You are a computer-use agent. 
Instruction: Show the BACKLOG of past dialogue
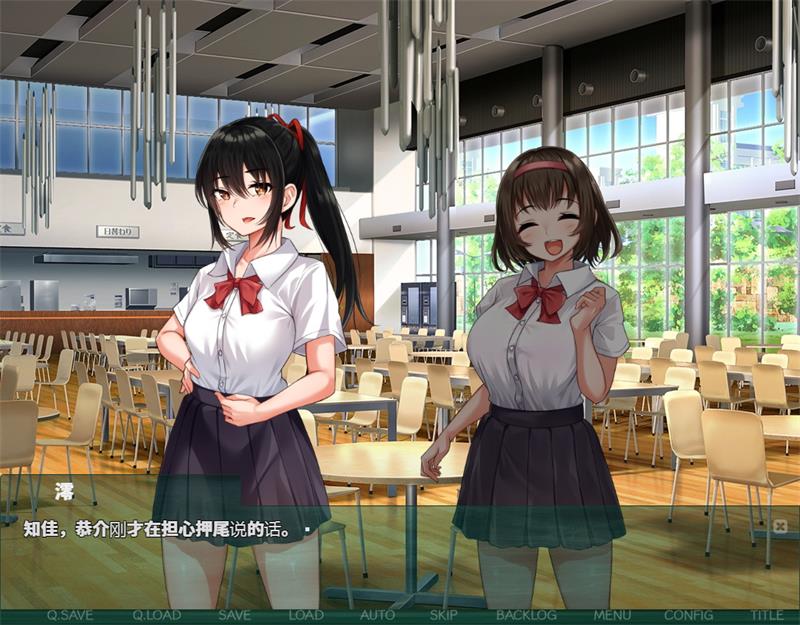coord(526,615)
